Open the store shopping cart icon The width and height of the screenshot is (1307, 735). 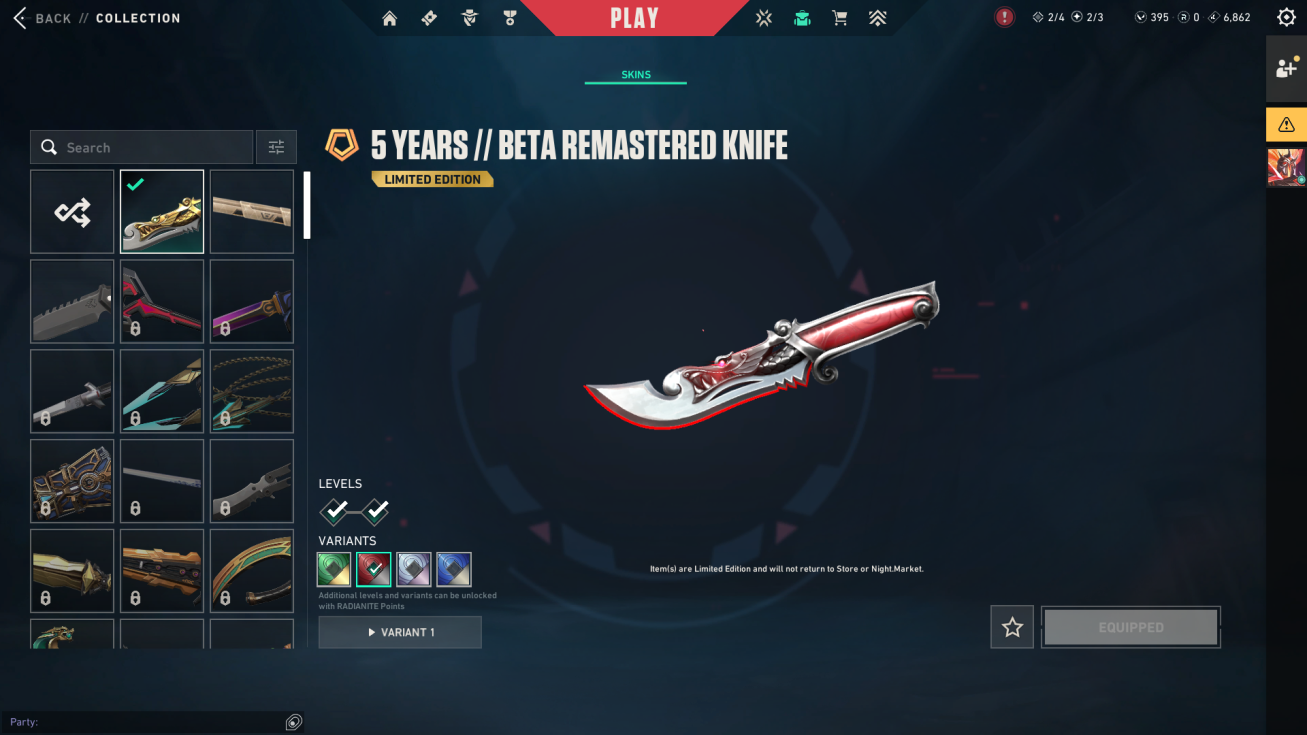click(840, 18)
